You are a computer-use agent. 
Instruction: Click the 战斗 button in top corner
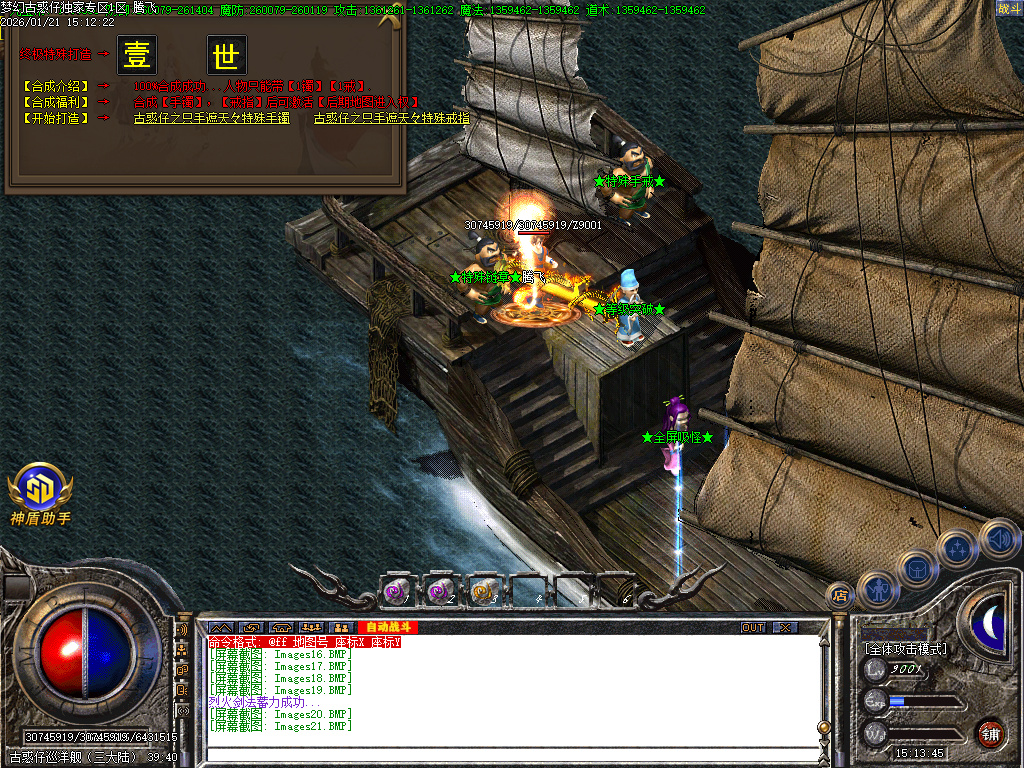coord(1008,9)
